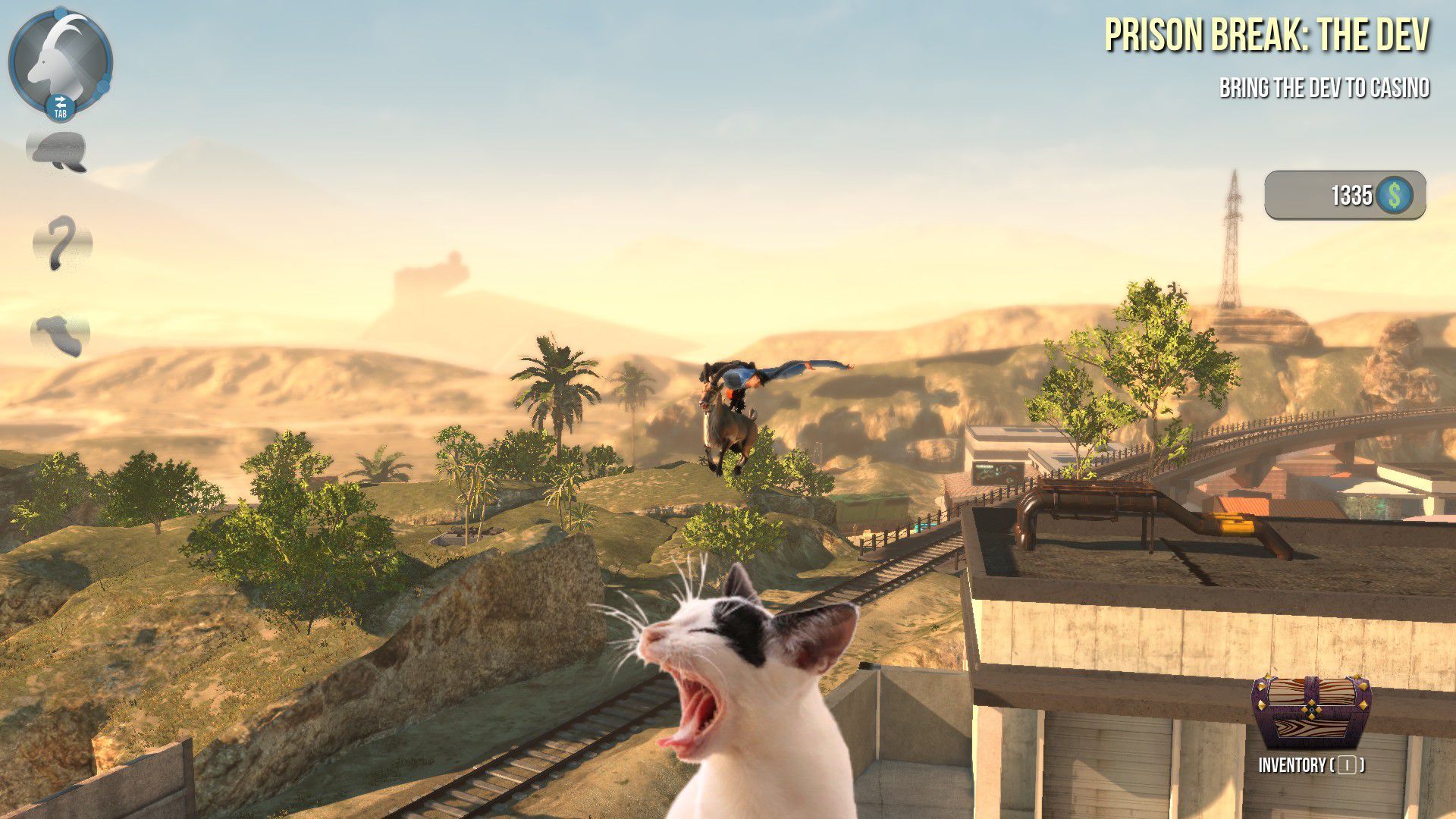This screenshot has height=819, width=1456.
Task: Click the goat head portrait icon
Action: pyautogui.click(x=59, y=59)
